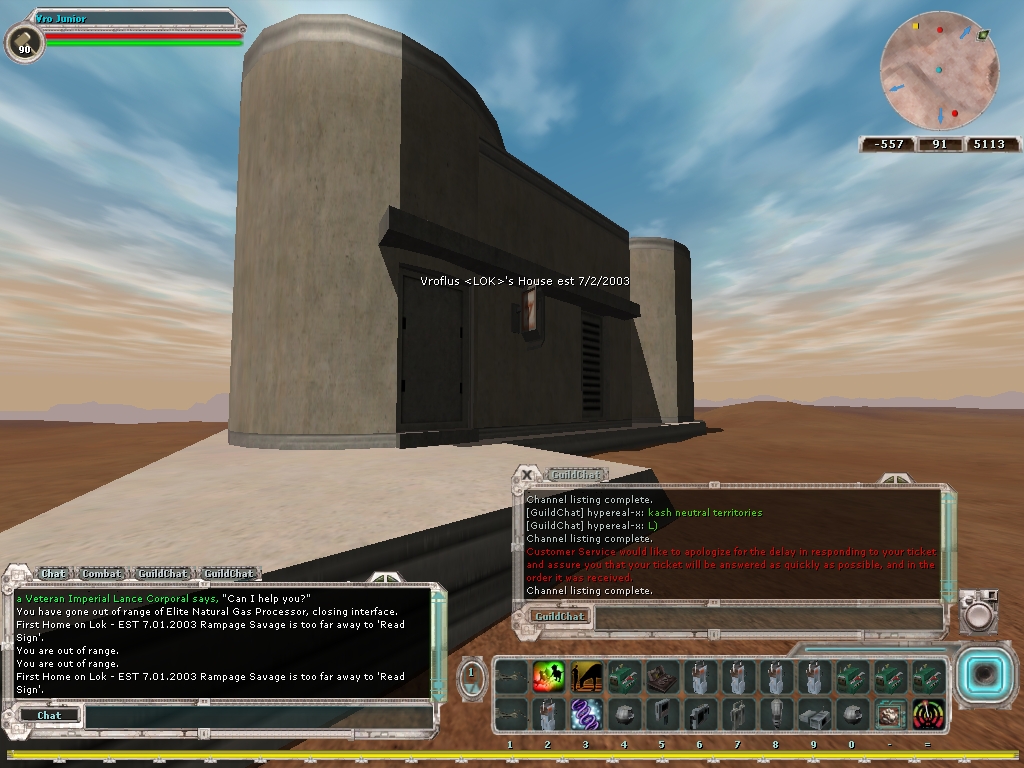Close the GuildChat window with the X
This screenshot has width=1024, height=768.
(x=527, y=476)
